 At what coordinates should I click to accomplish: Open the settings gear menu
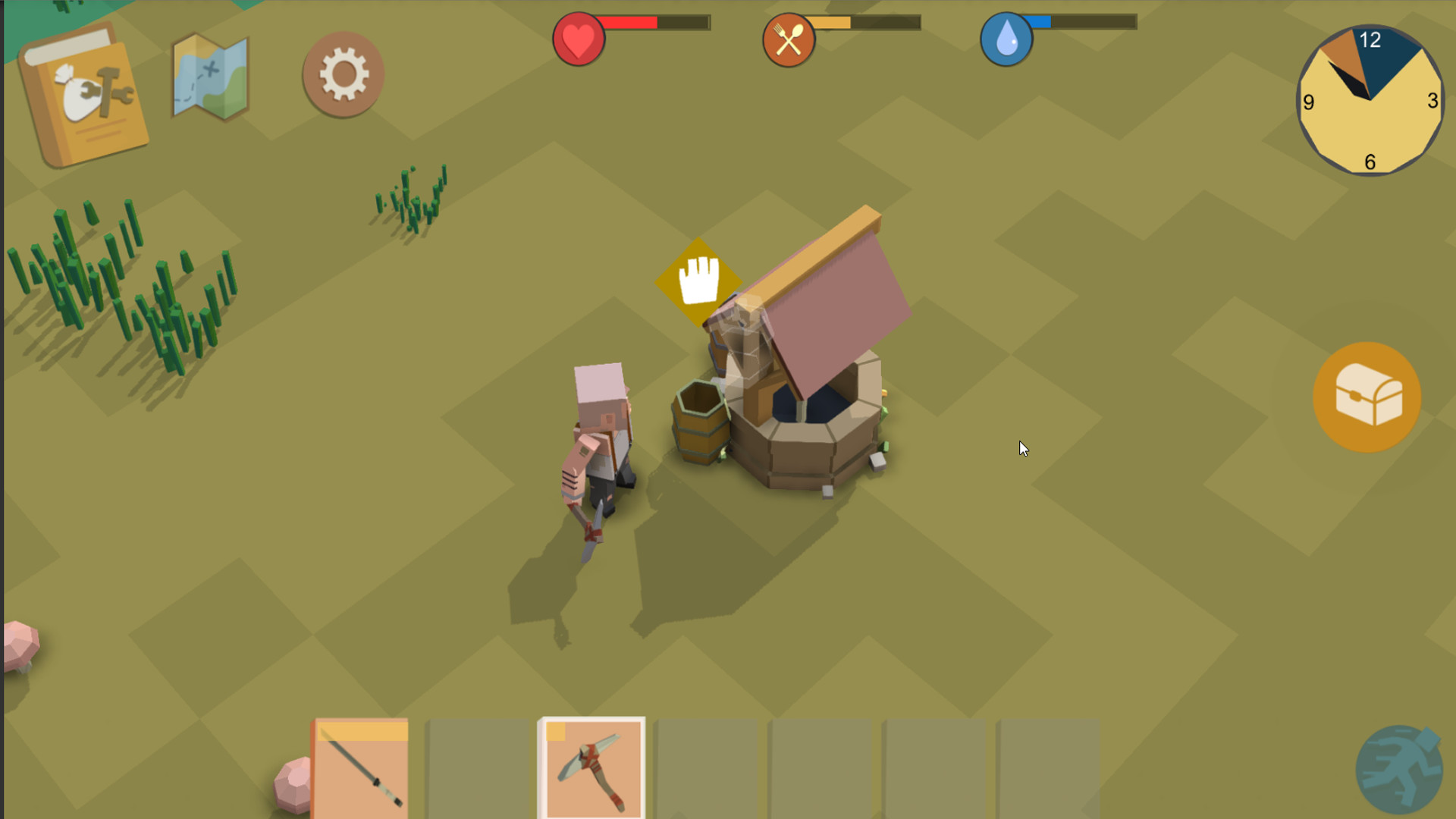[343, 72]
